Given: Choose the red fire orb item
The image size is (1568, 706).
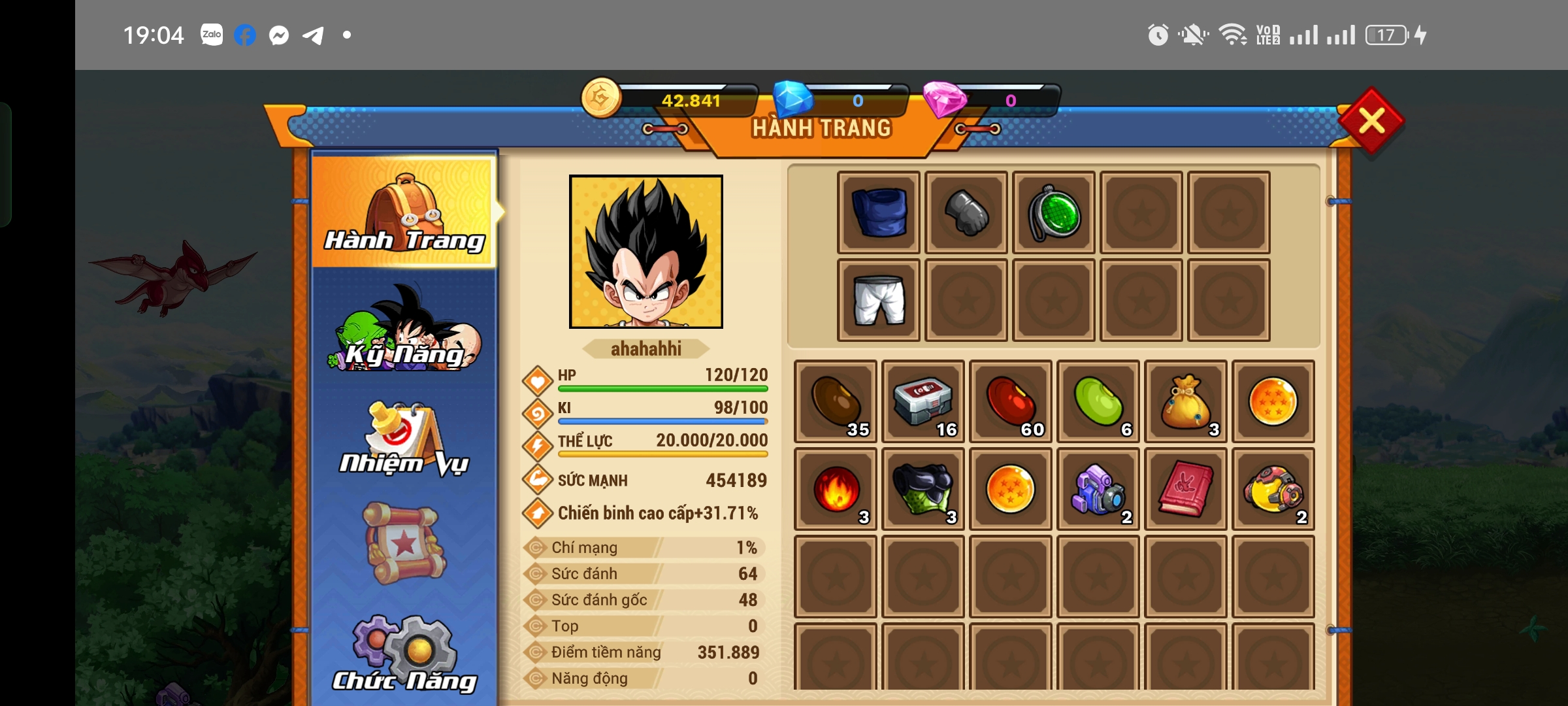Looking at the screenshot, I should coord(836,489).
